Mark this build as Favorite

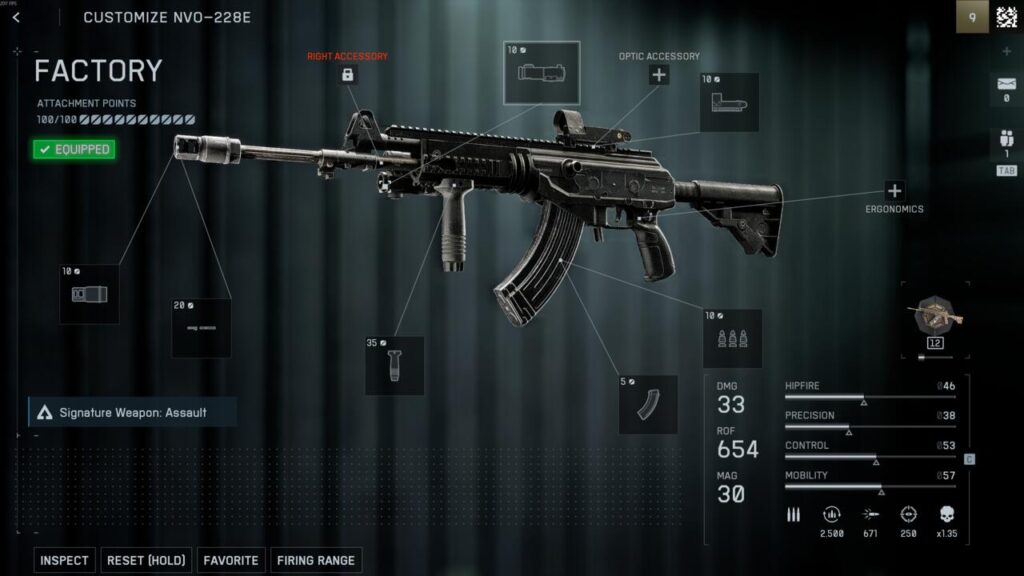(232, 561)
